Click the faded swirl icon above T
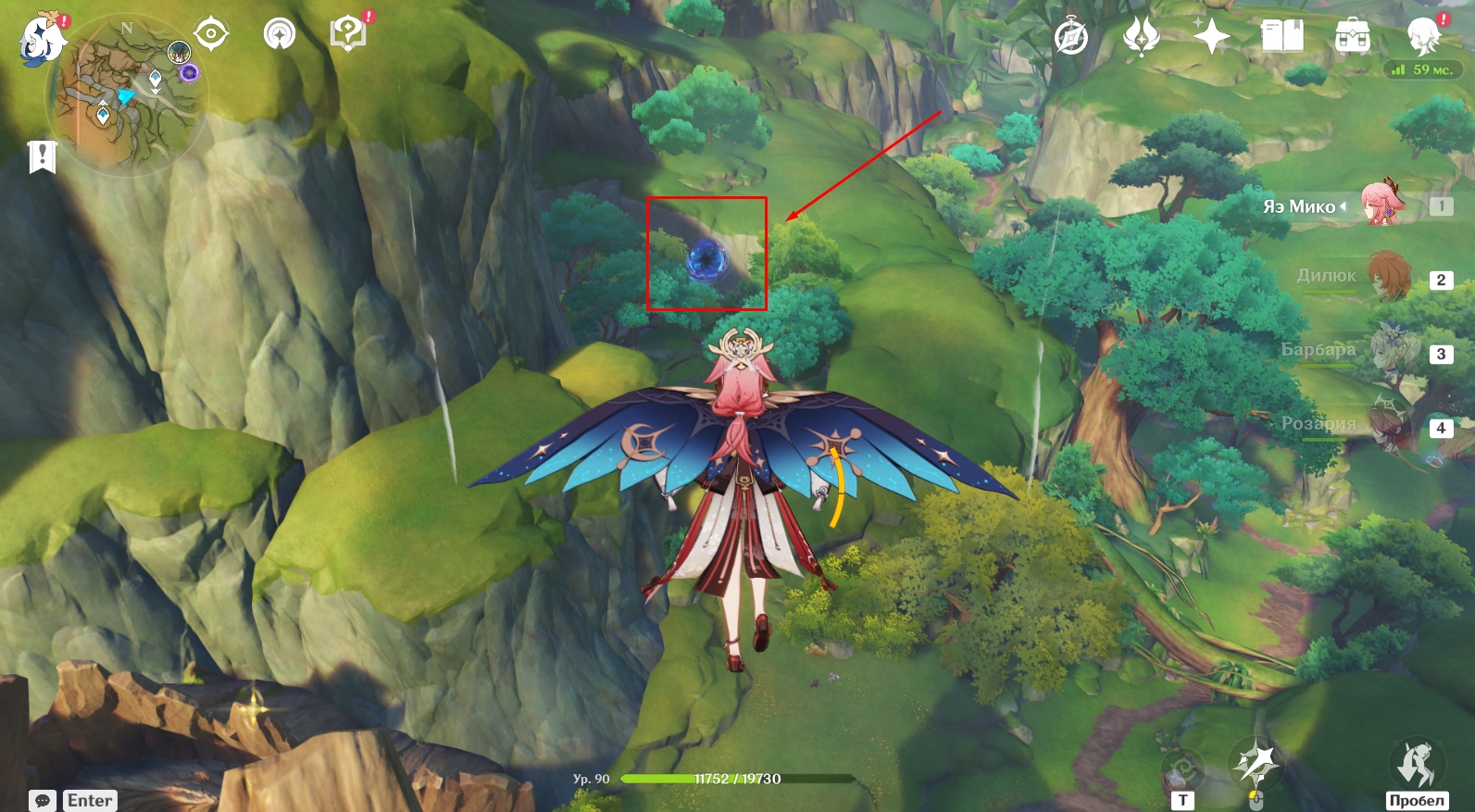This screenshot has height=812, width=1475. [1182, 768]
